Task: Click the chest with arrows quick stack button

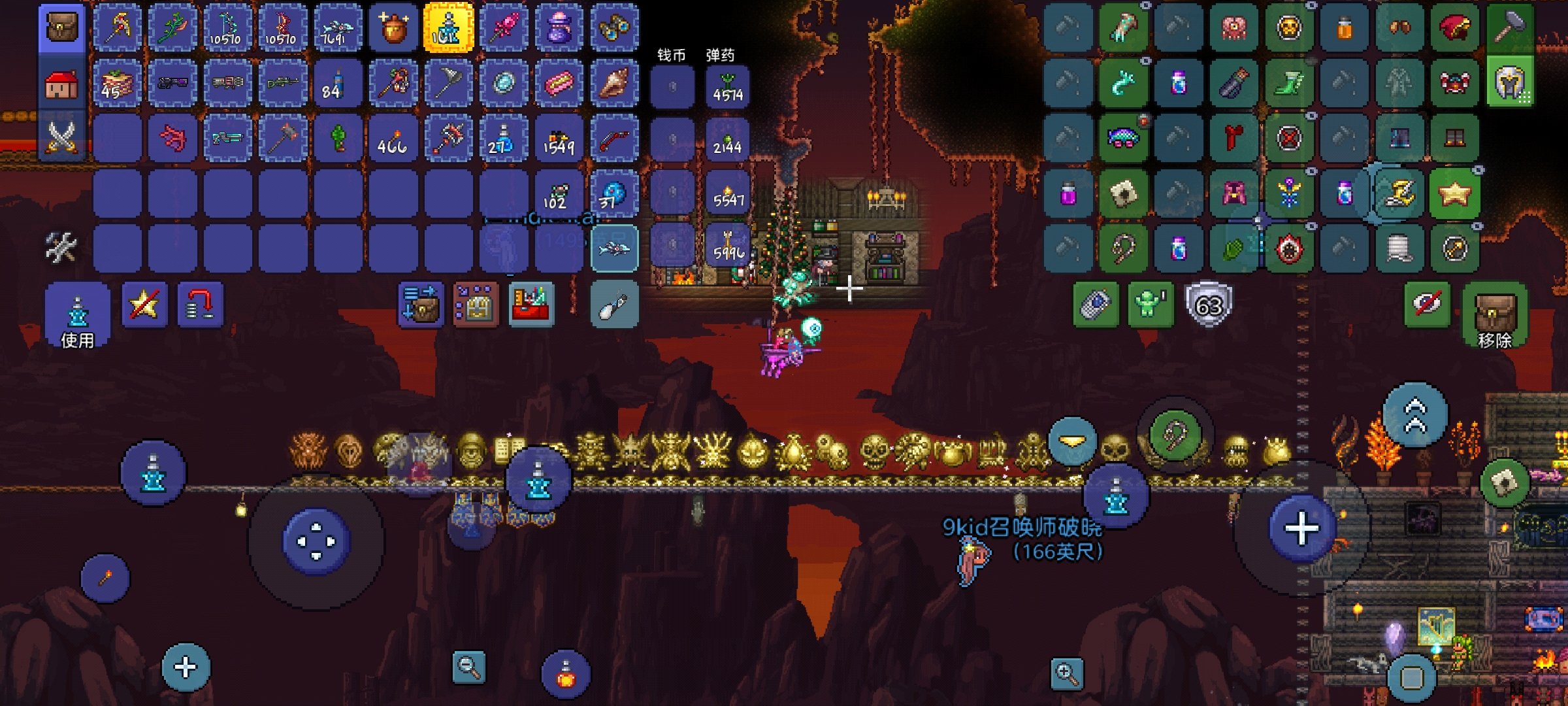Action: [421, 305]
